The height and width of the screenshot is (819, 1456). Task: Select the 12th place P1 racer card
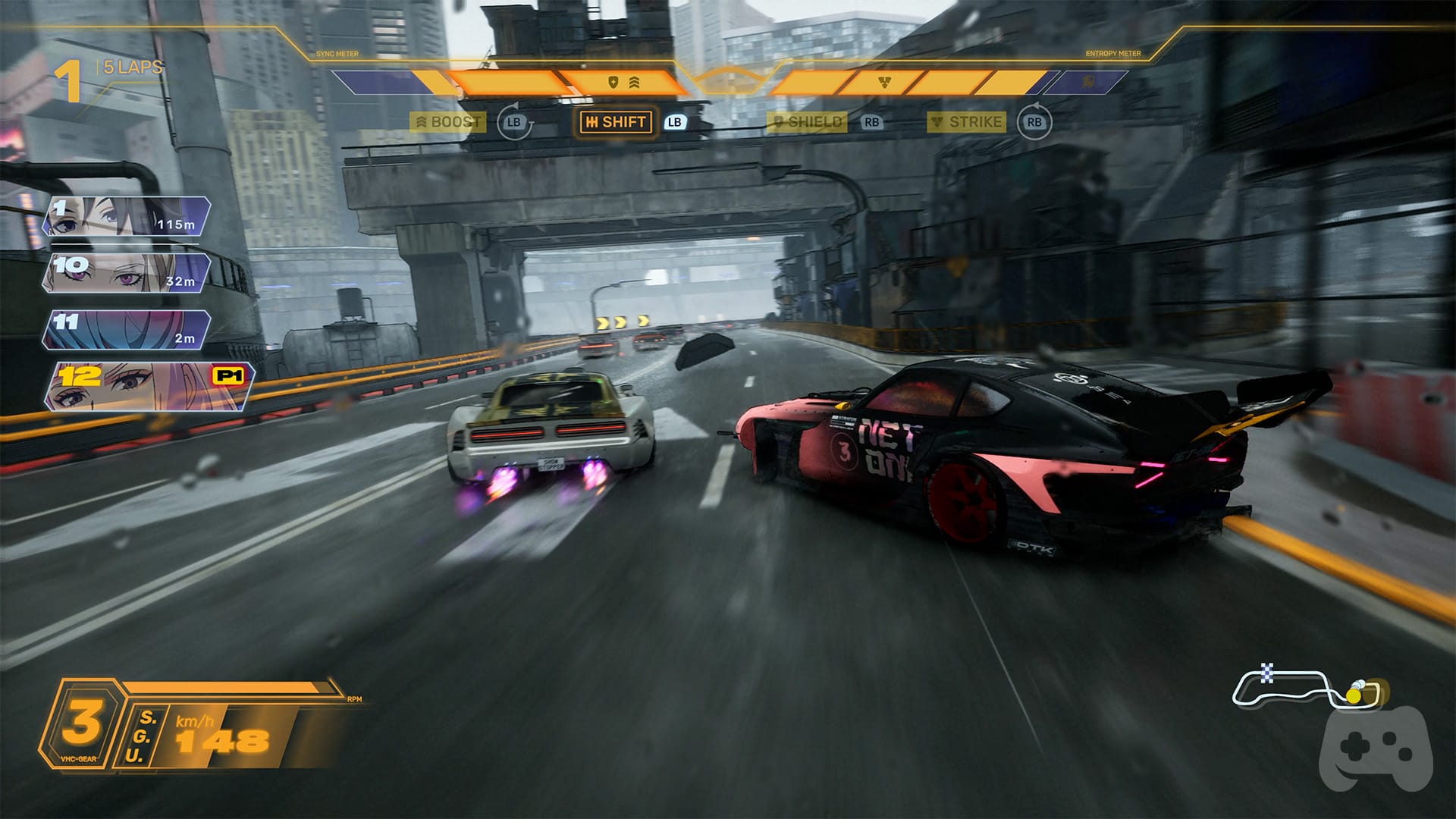[x=148, y=387]
